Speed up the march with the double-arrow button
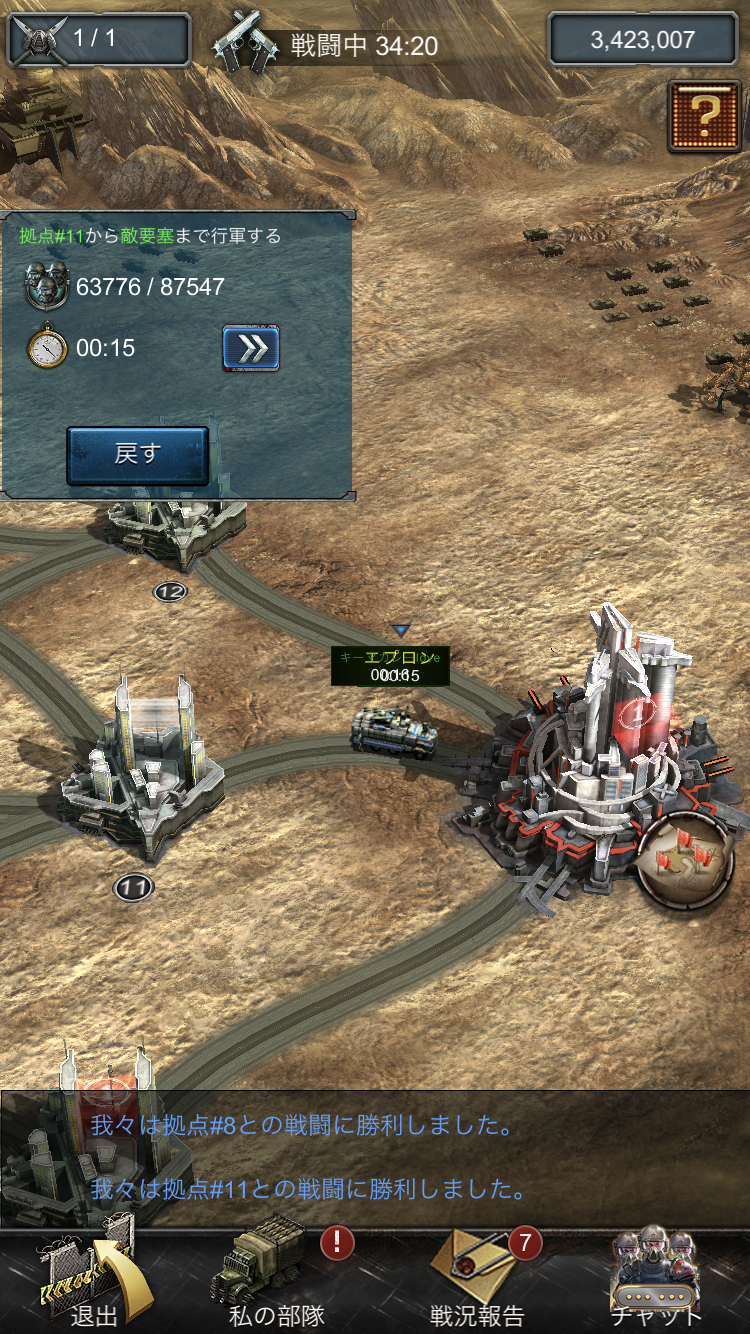 tap(250, 348)
